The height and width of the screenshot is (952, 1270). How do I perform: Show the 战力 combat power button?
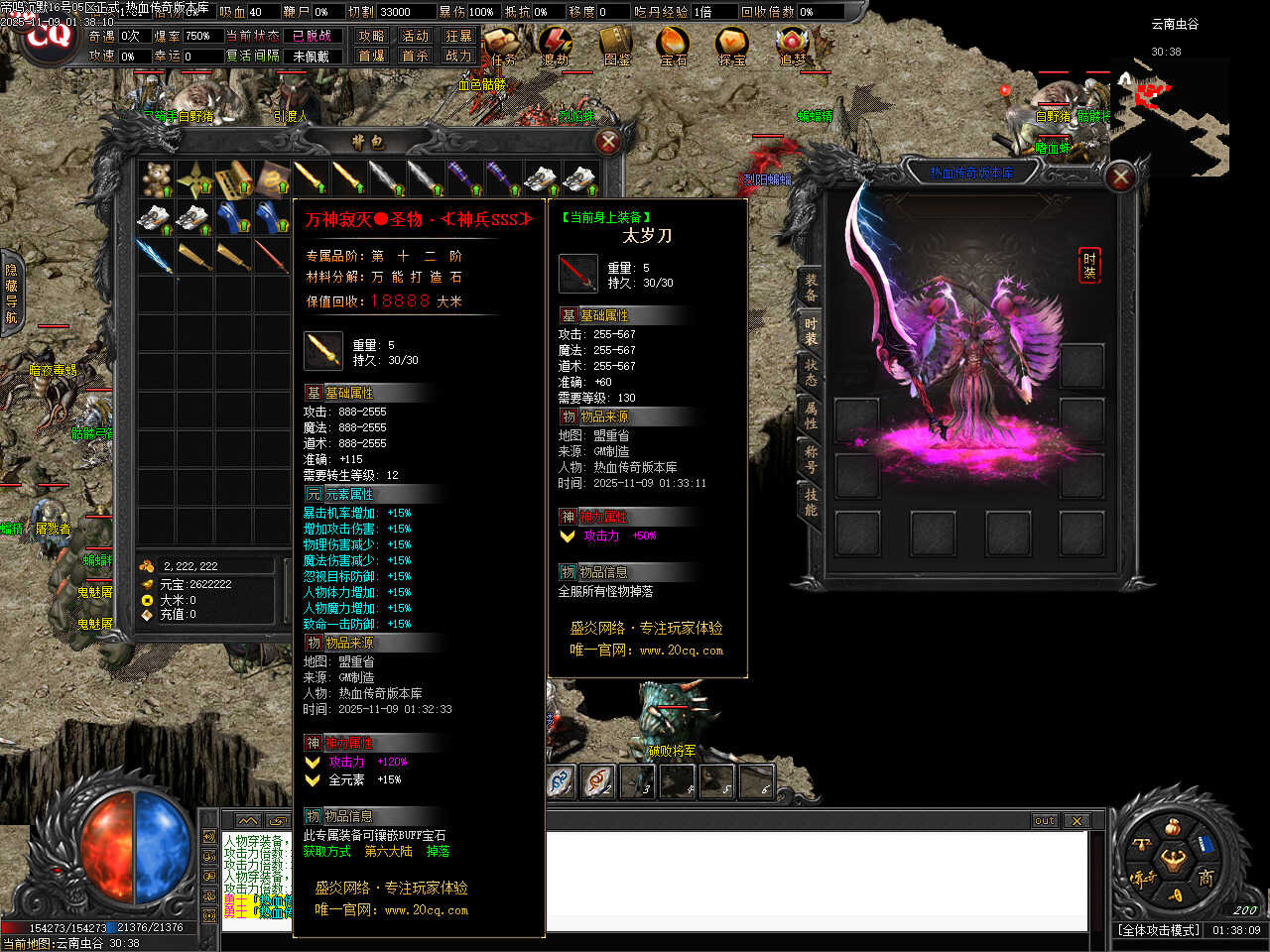pyautogui.click(x=458, y=56)
